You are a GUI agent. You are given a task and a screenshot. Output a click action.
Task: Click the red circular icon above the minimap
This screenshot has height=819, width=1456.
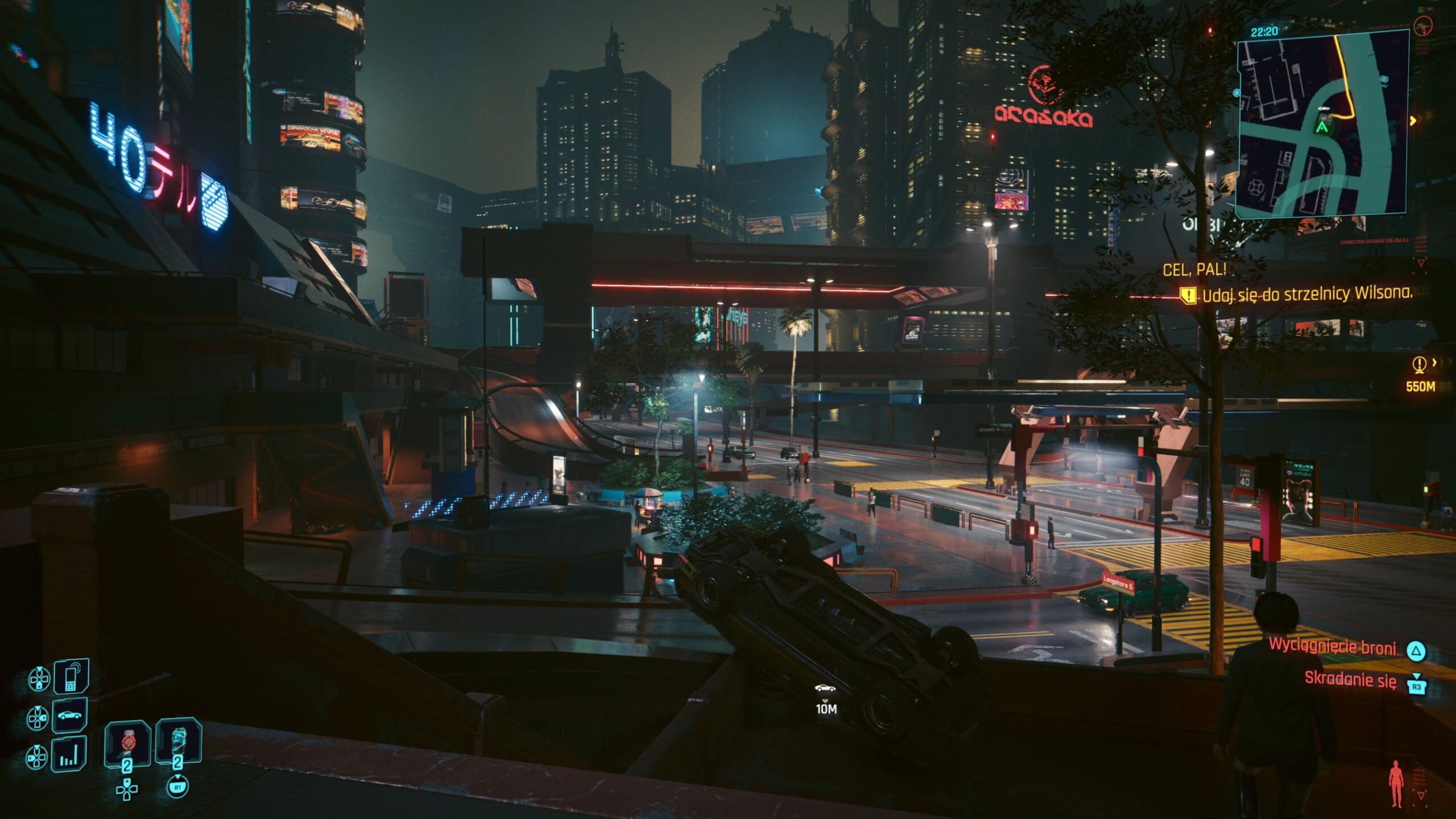click(1423, 26)
